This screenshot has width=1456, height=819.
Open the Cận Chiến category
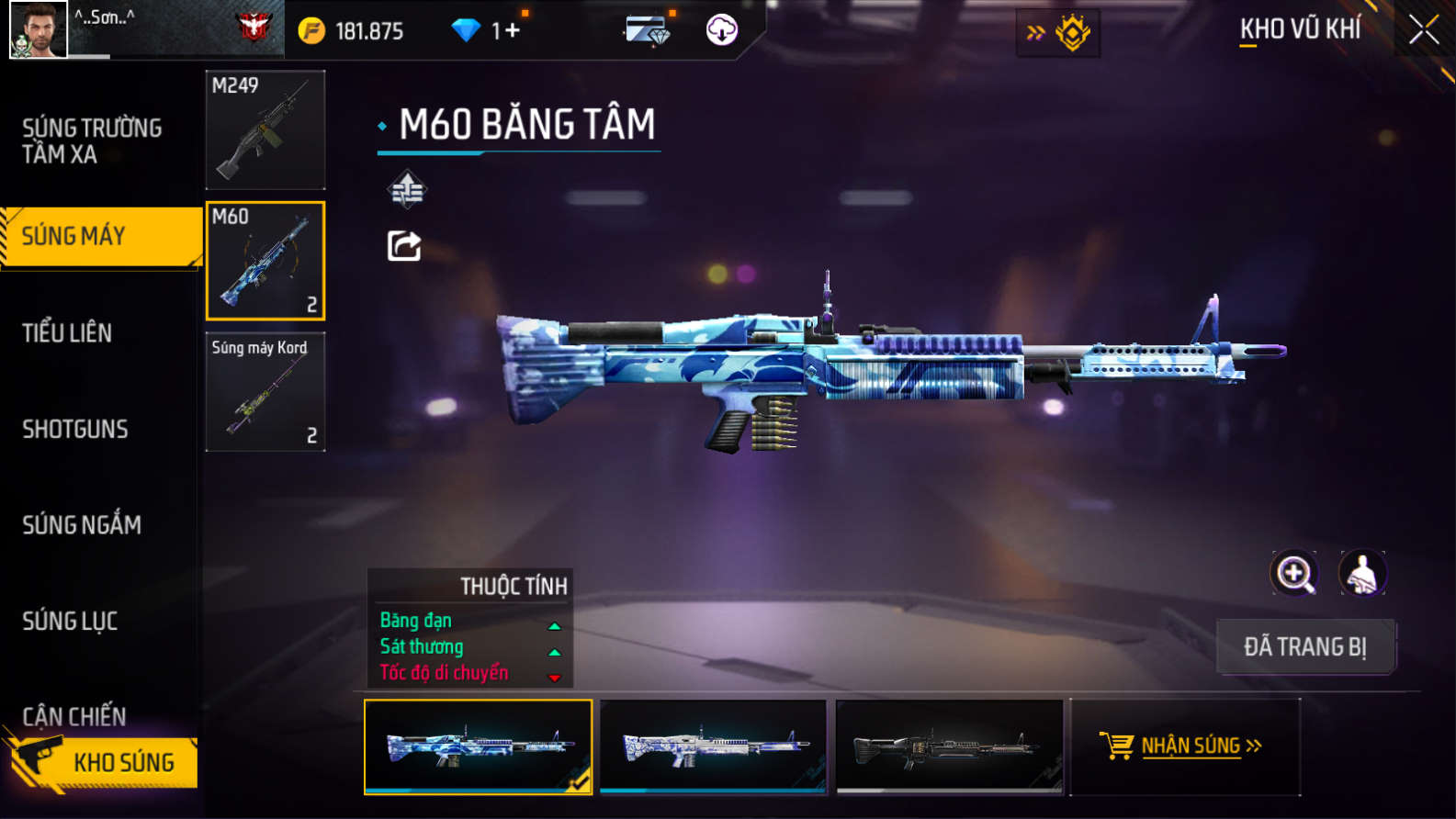(74, 715)
